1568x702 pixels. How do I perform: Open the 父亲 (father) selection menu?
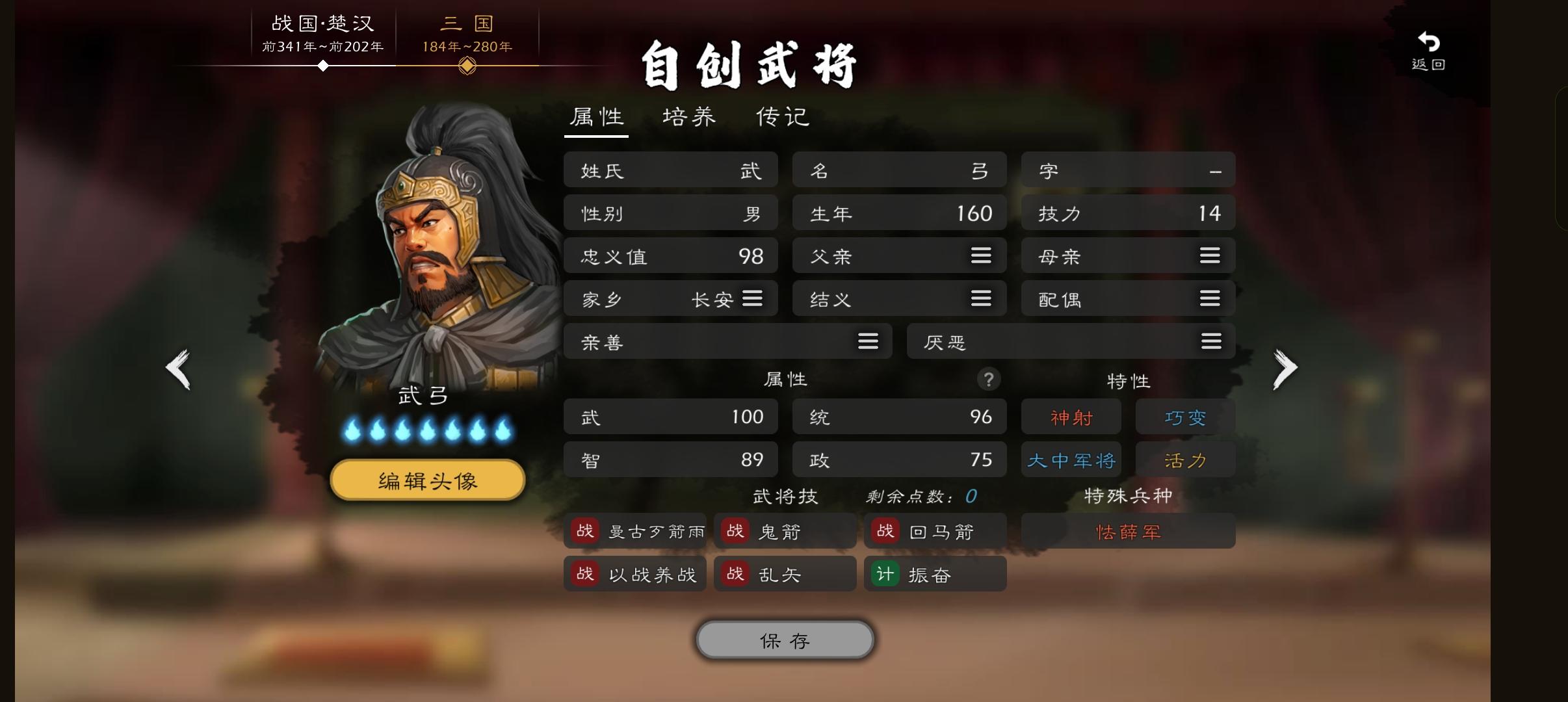980,255
